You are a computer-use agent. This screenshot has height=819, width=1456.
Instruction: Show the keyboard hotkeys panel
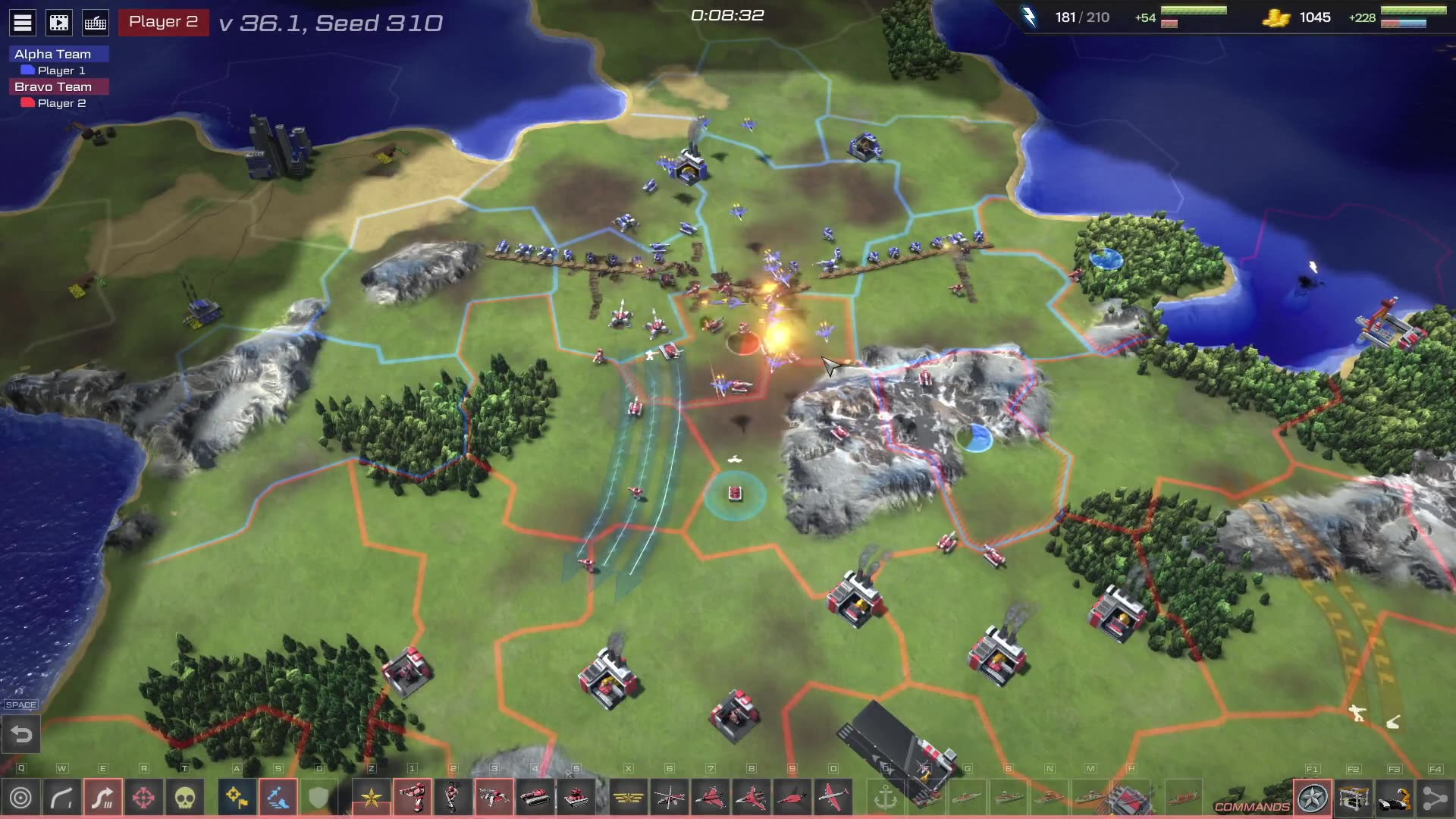(x=96, y=23)
